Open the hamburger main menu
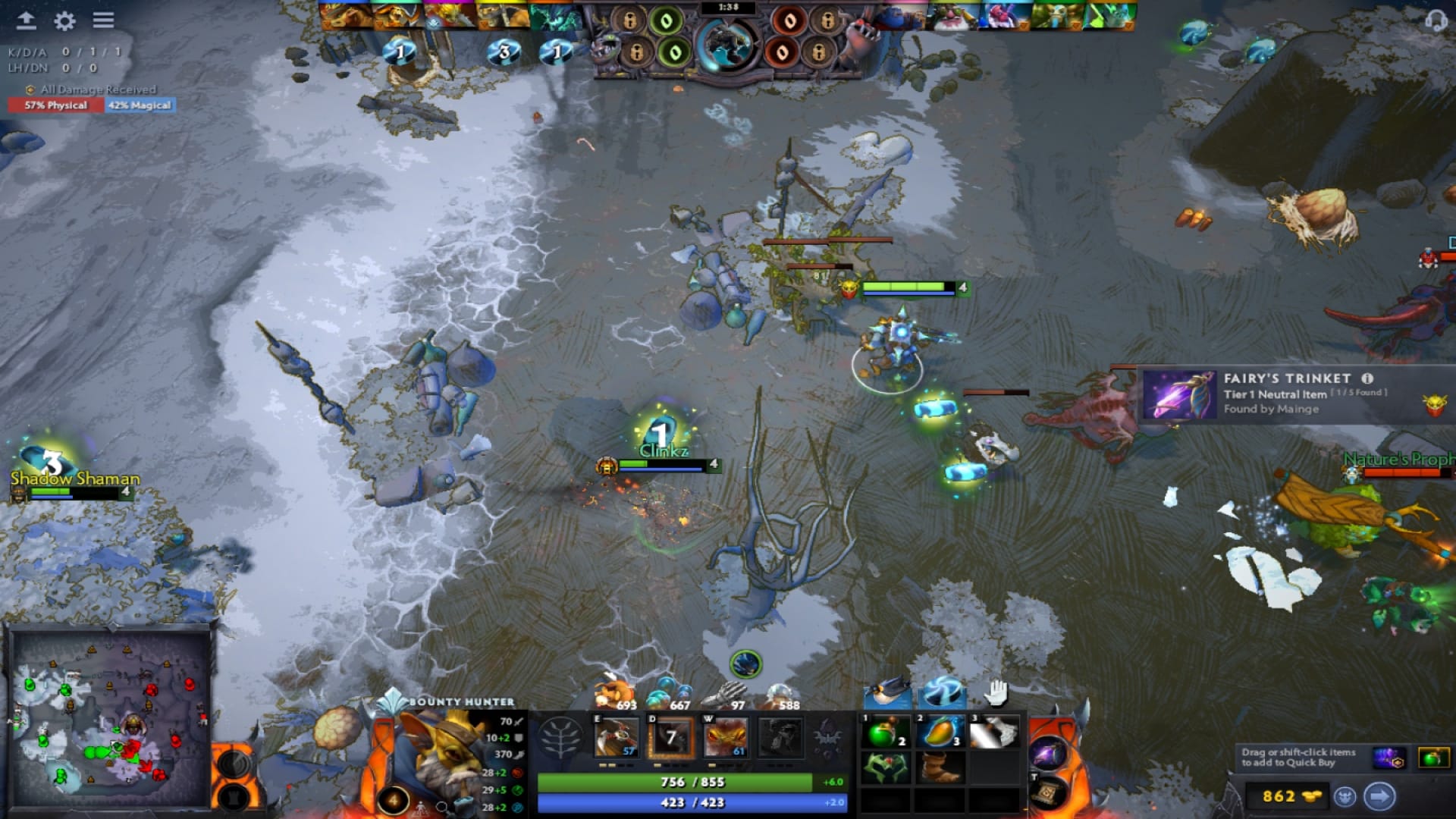Viewport: 1456px width, 819px height. click(x=103, y=20)
